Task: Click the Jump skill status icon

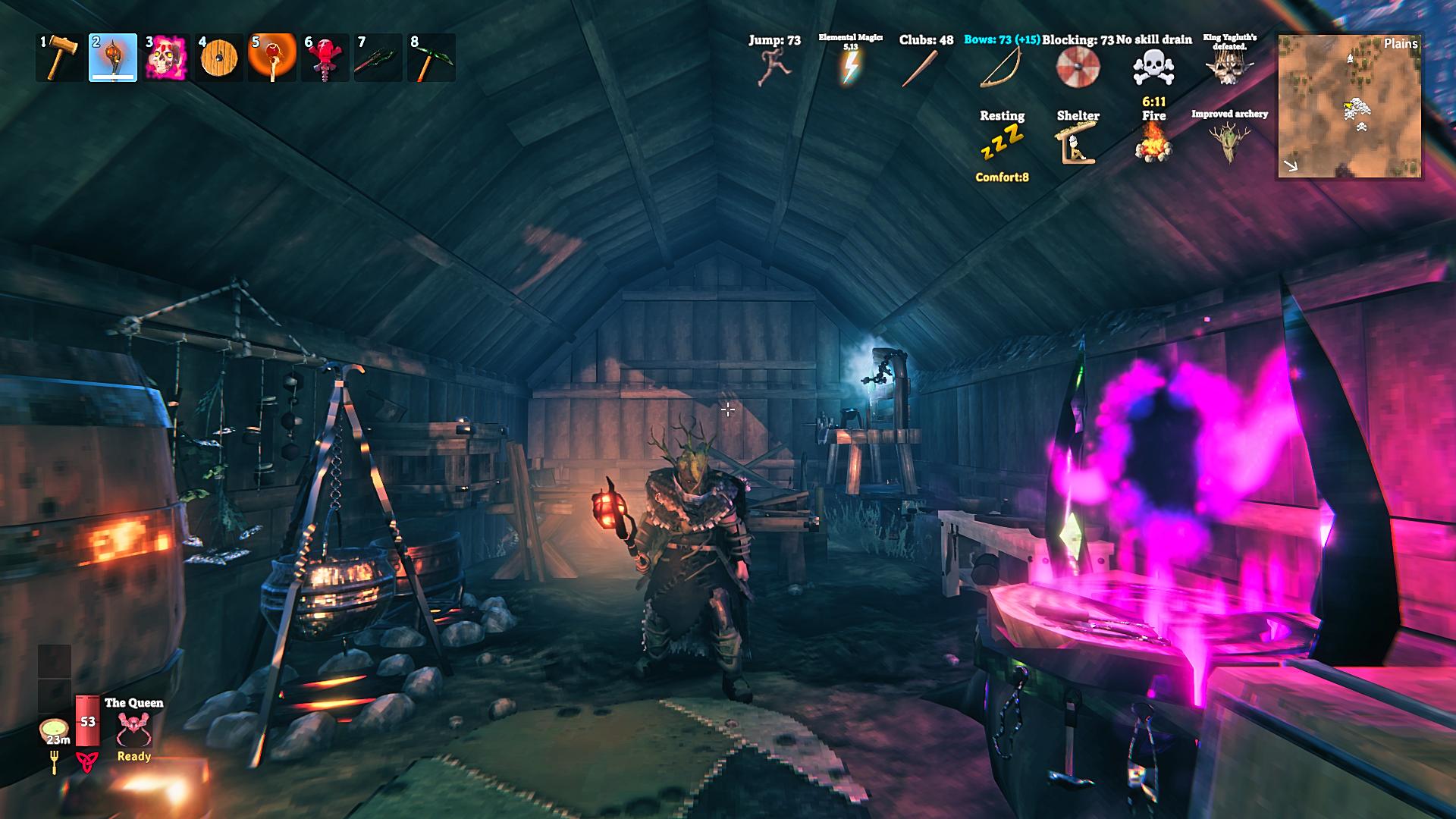Action: (774, 67)
